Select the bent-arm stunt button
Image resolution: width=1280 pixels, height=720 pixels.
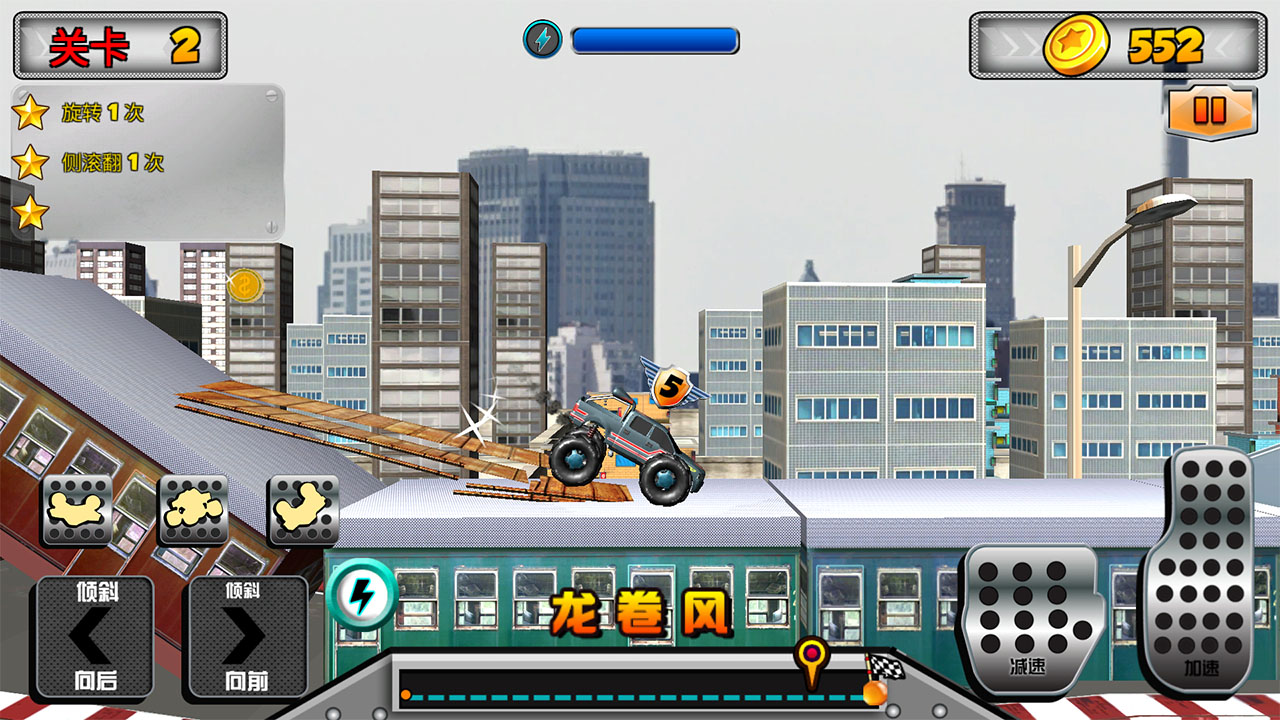303,510
